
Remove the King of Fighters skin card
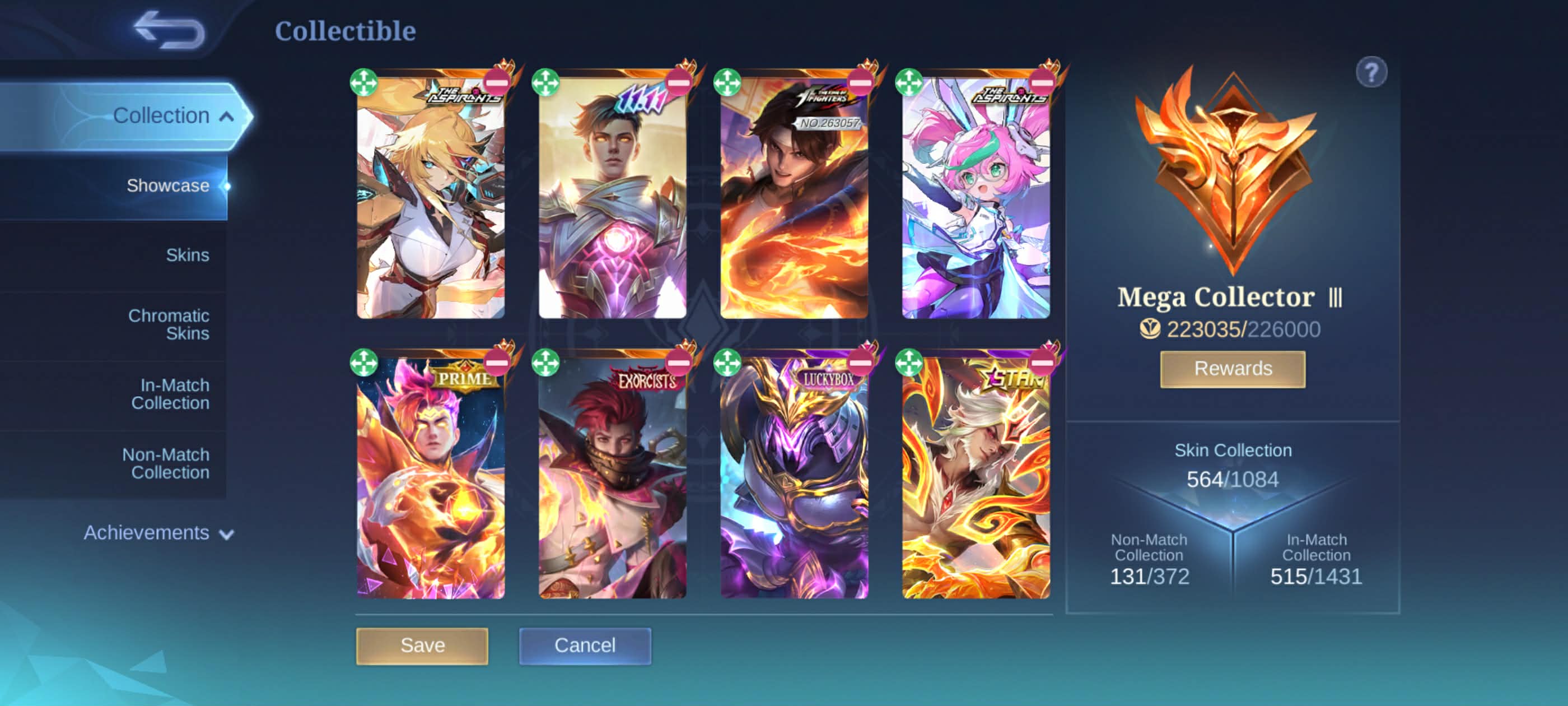[x=860, y=82]
